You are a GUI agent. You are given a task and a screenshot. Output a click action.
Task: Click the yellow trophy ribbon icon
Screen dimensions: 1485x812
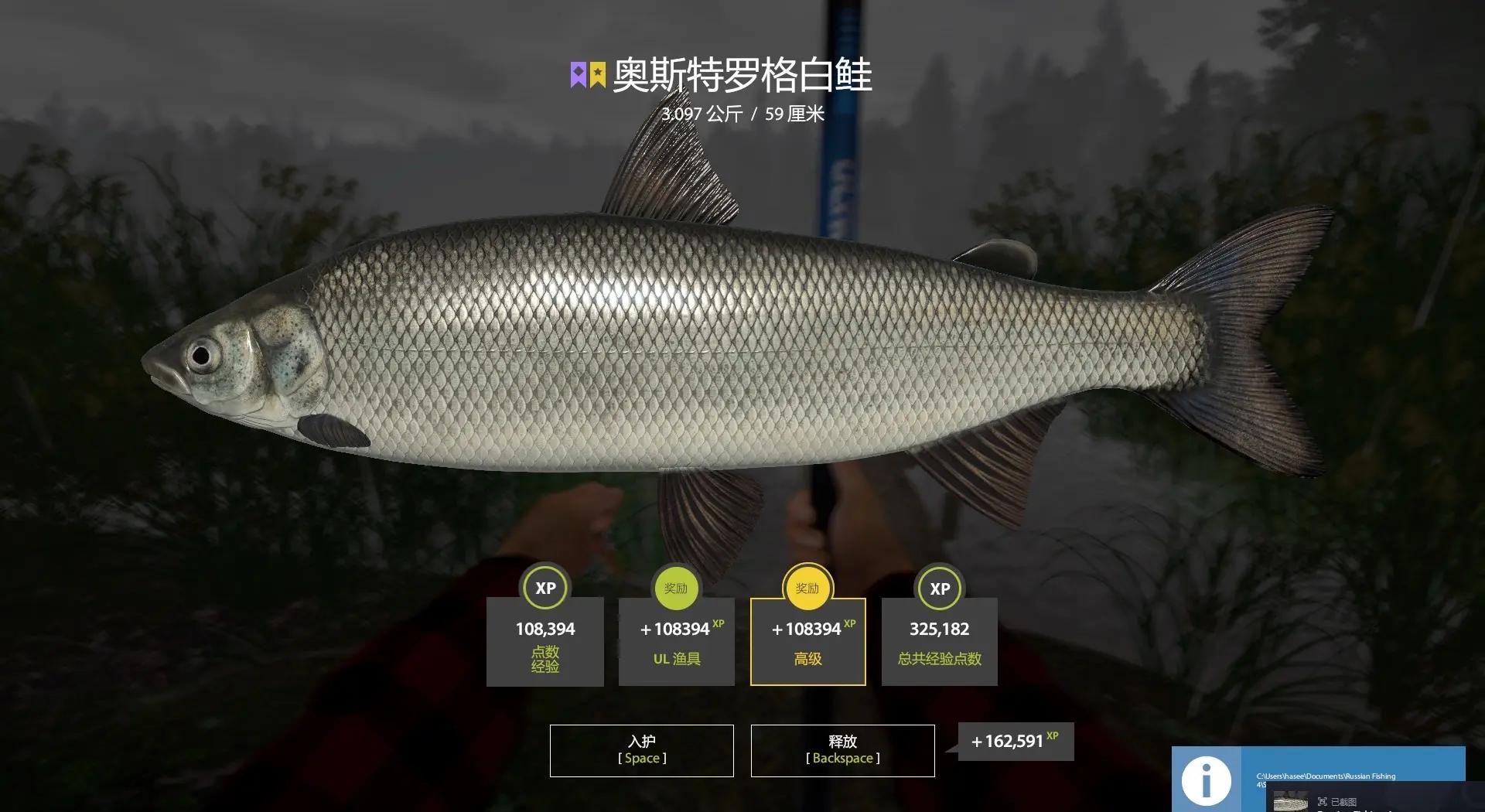click(x=596, y=74)
